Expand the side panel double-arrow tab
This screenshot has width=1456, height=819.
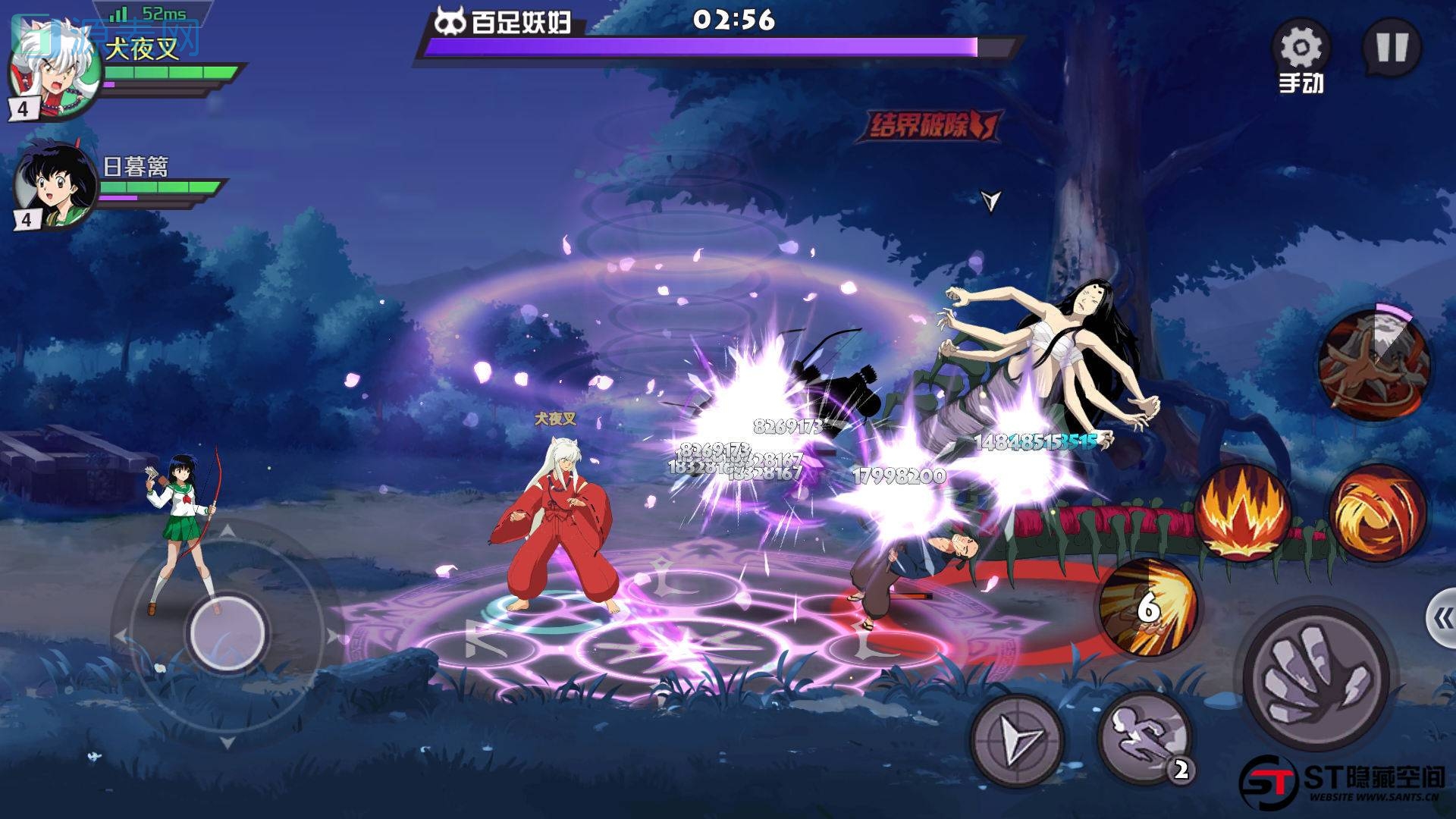(1441, 620)
